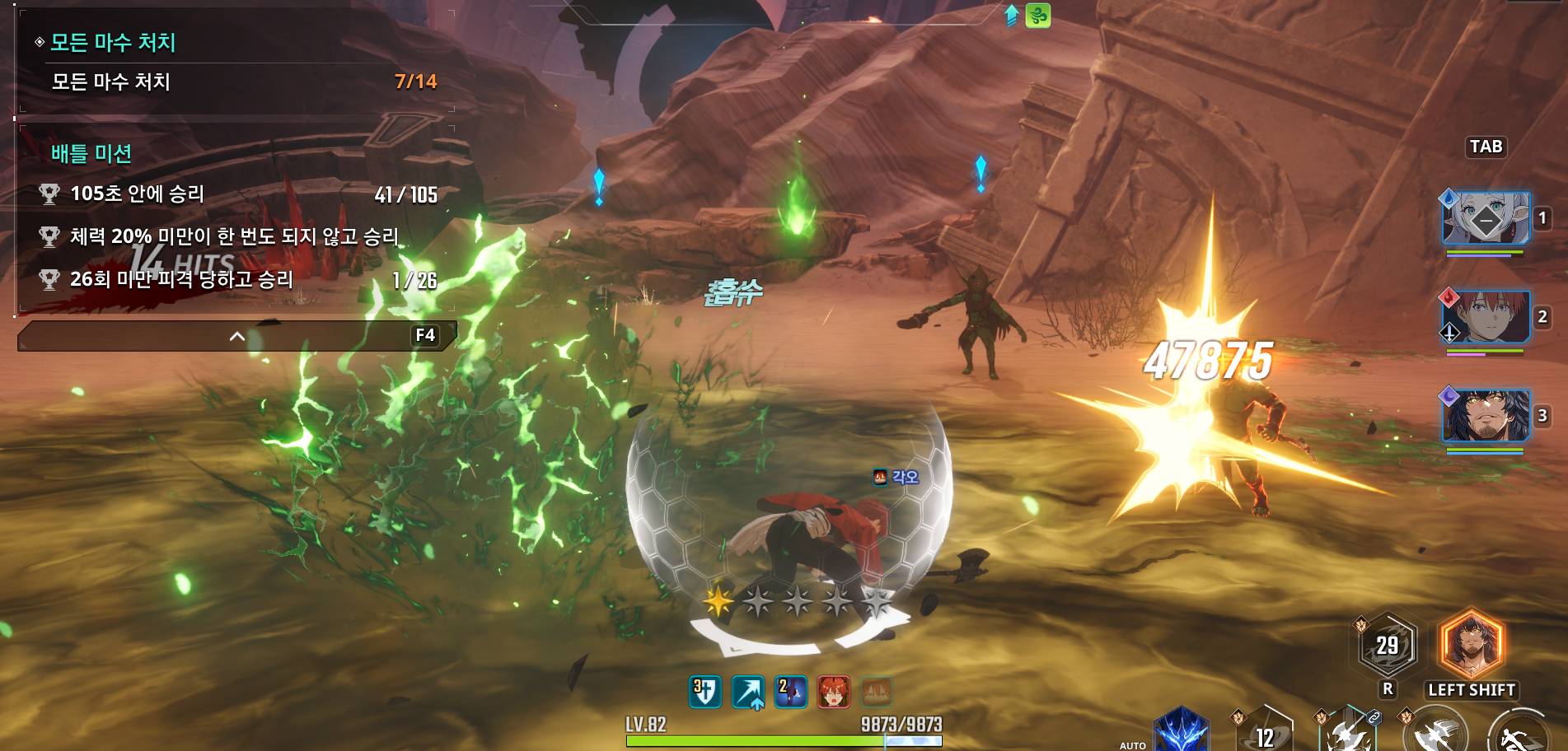Check the arrow-up attack buff icon
1568x751 pixels.
coord(748,692)
